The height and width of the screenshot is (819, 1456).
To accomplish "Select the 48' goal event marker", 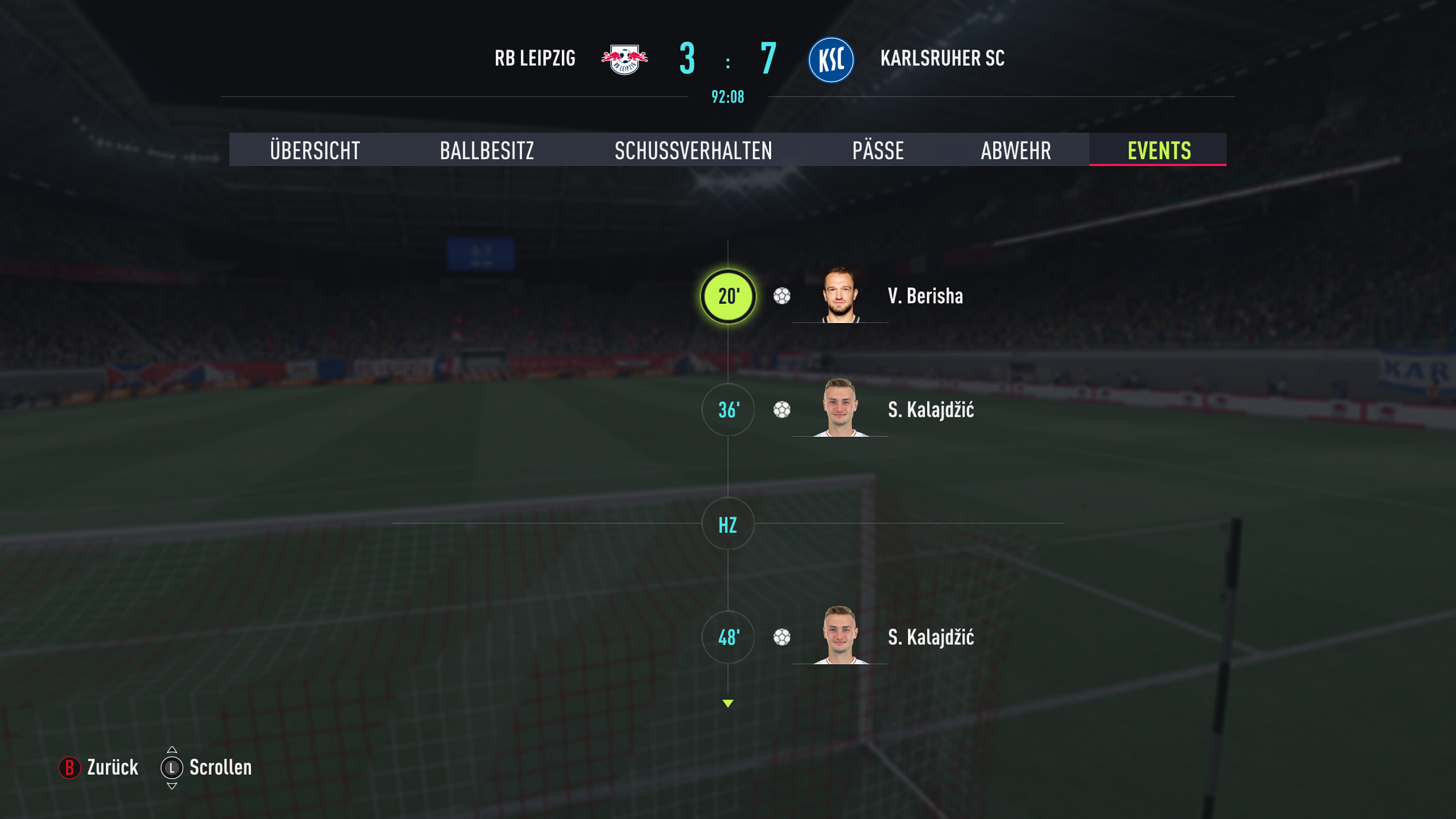I will 728,637.
